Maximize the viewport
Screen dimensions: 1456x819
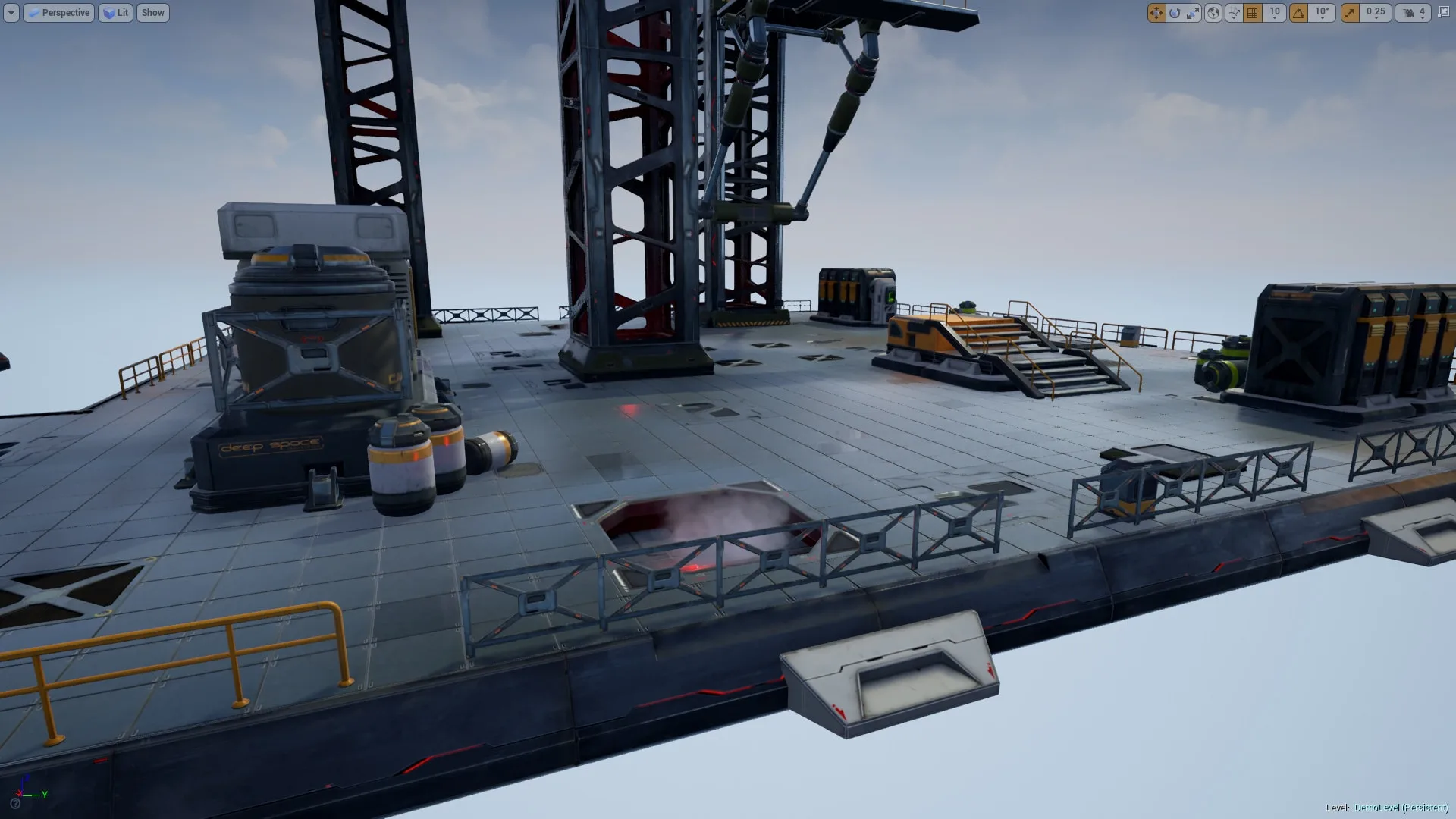pos(1443,13)
